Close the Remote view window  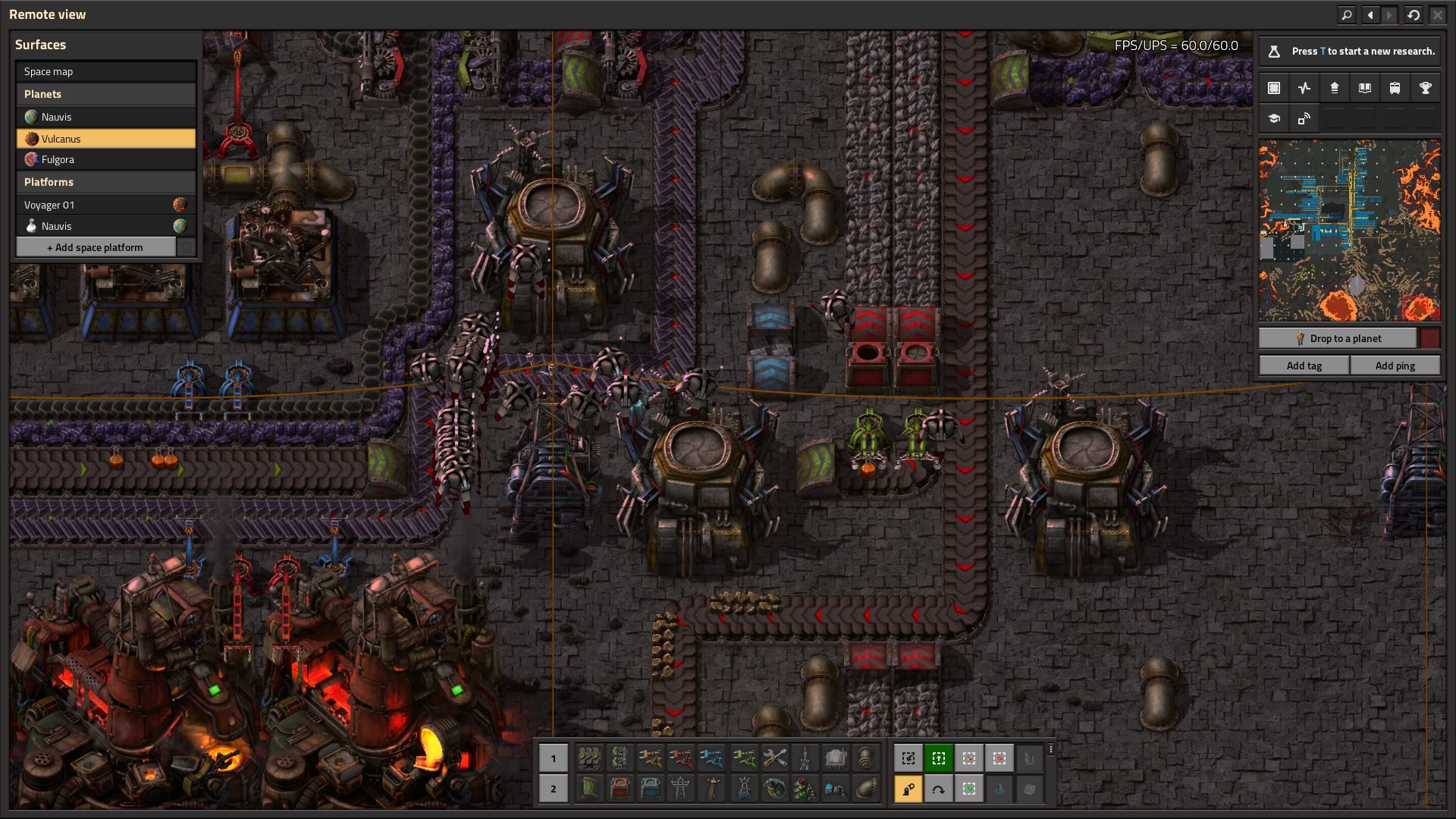point(1437,14)
